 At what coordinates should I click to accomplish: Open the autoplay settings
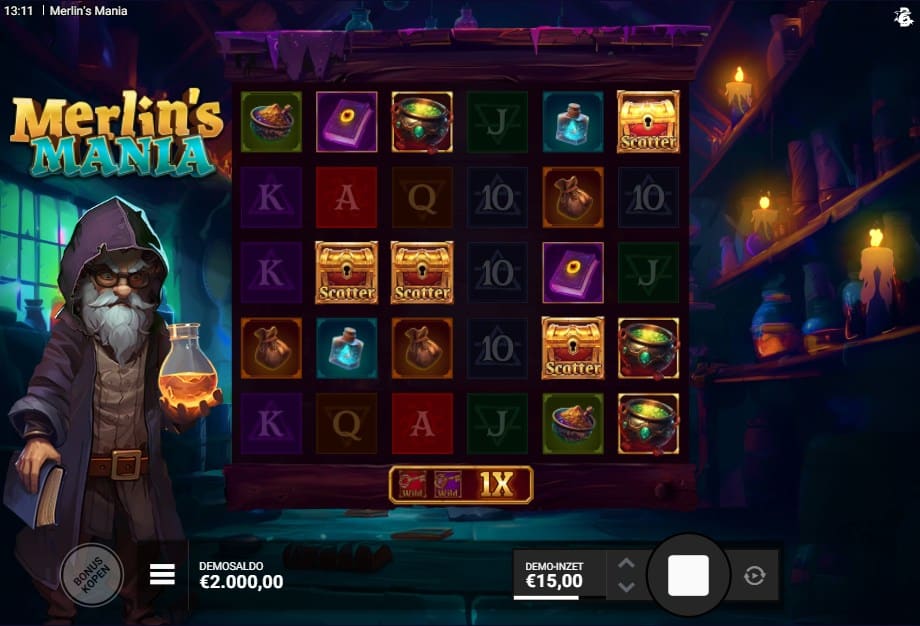[x=754, y=575]
